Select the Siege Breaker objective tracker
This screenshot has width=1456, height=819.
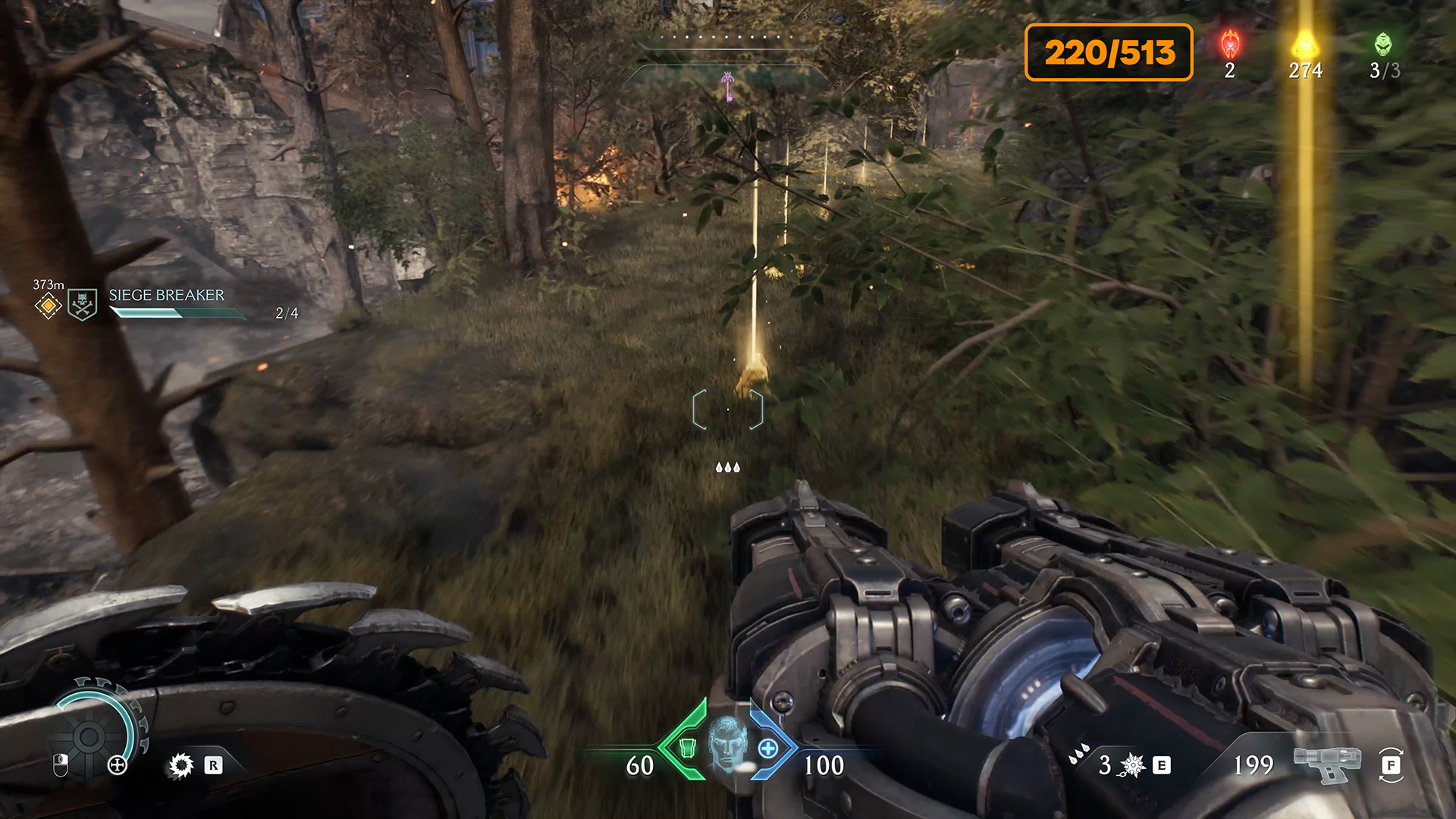coord(167,296)
